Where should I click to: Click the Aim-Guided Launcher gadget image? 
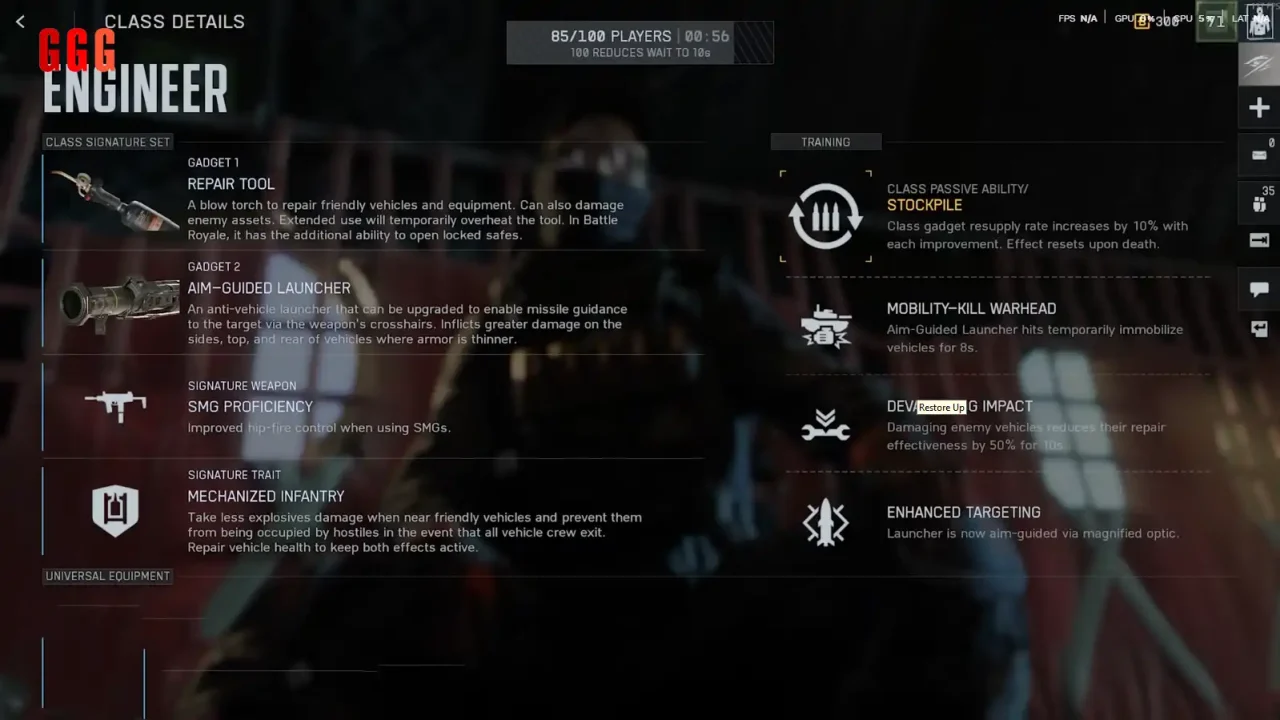[113, 303]
